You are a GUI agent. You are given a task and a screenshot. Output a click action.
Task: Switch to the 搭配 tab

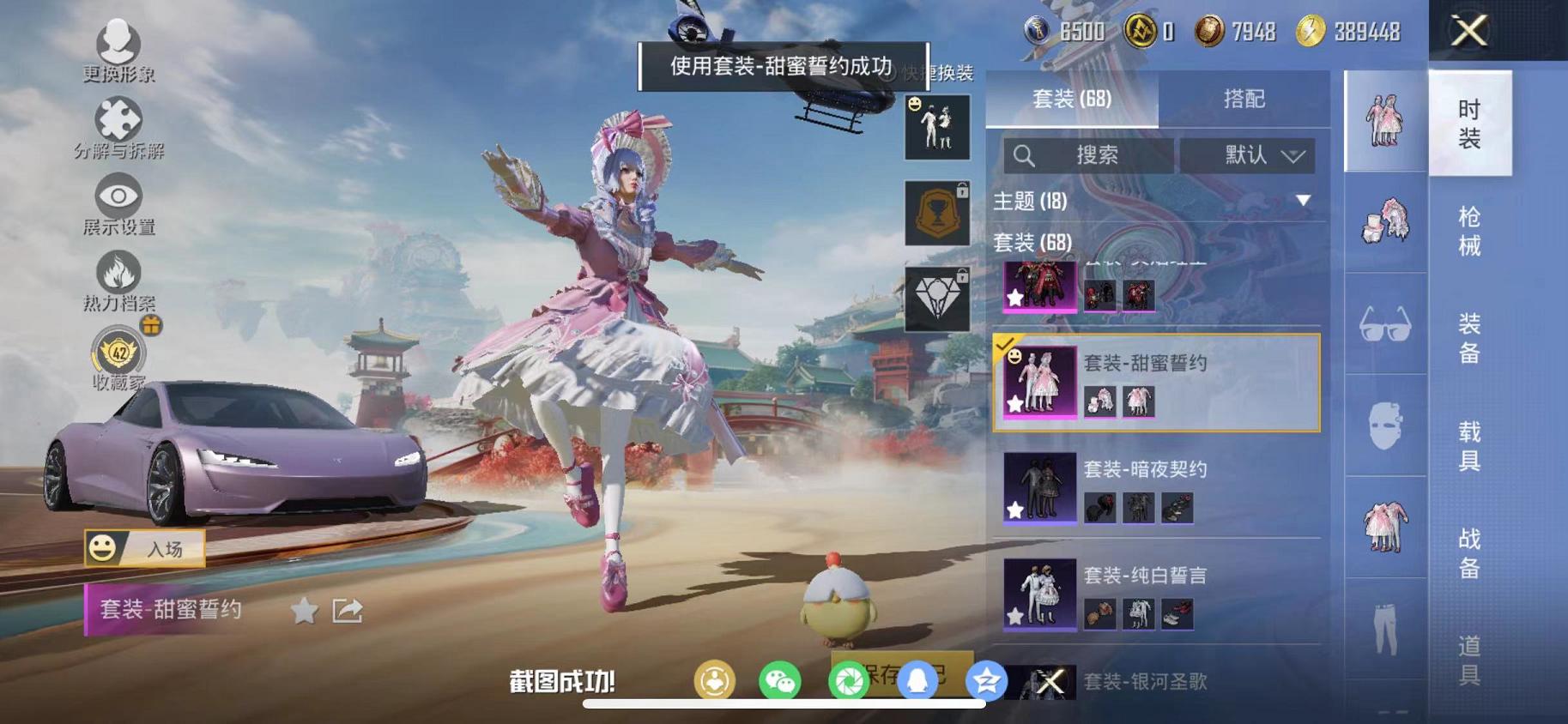click(1244, 99)
